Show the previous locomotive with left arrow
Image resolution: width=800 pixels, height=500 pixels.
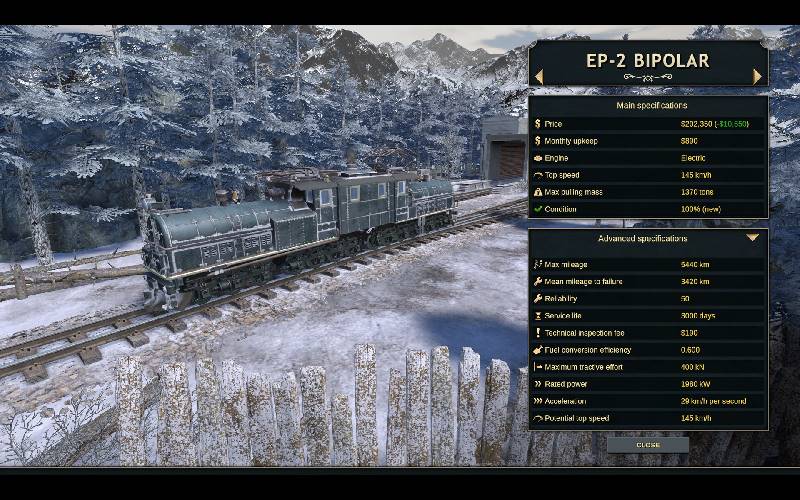538,76
